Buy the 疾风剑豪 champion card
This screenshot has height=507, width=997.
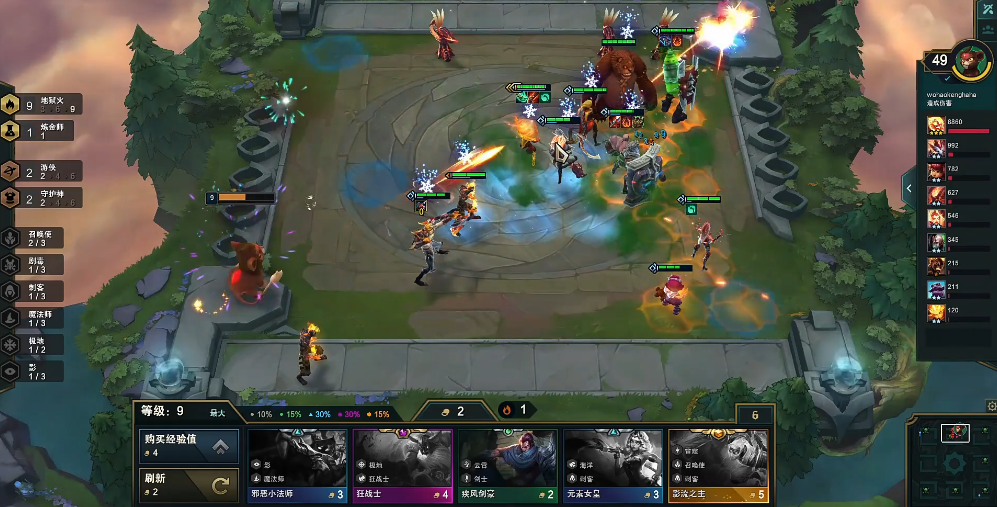(x=507, y=465)
